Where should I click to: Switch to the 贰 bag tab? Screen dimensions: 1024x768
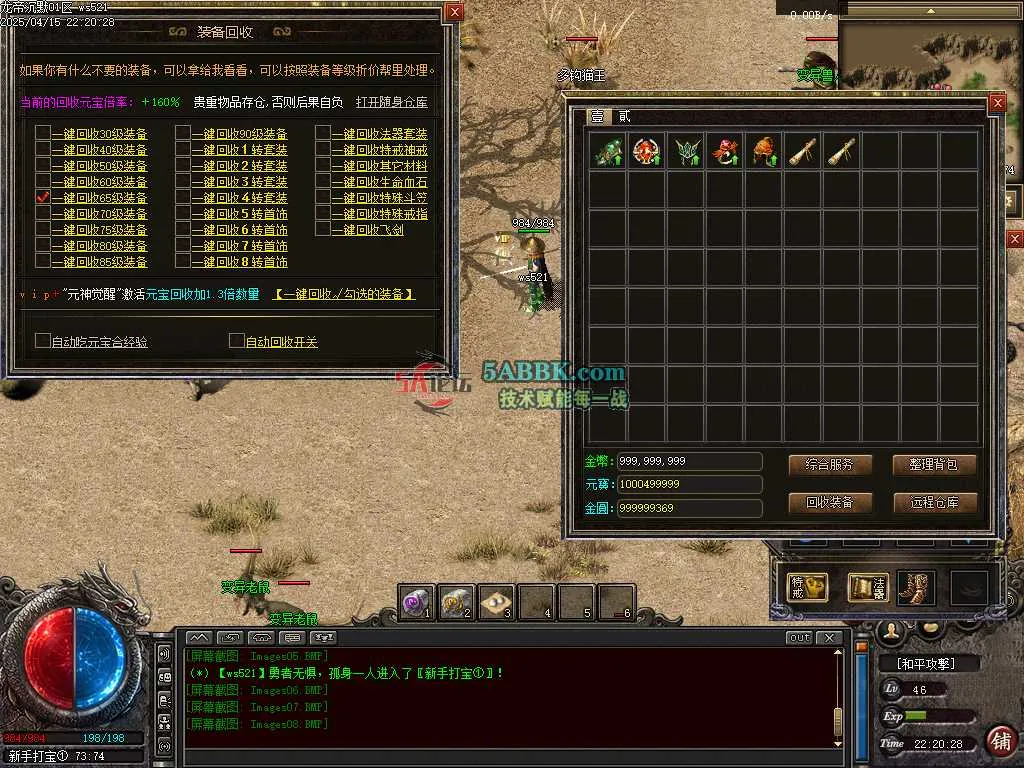click(x=625, y=117)
